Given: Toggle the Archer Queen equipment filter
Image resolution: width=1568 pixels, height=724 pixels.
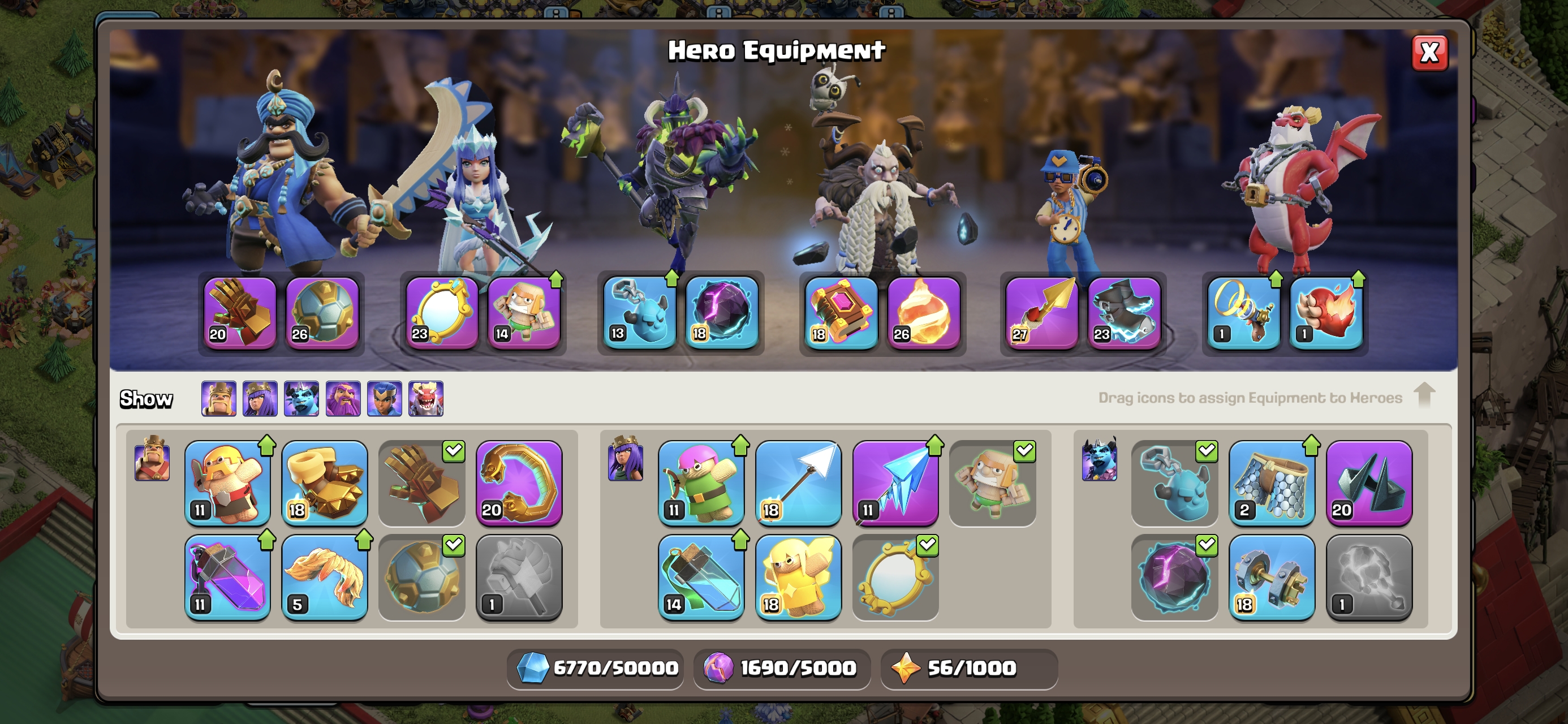Looking at the screenshot, I should point(260,399).
